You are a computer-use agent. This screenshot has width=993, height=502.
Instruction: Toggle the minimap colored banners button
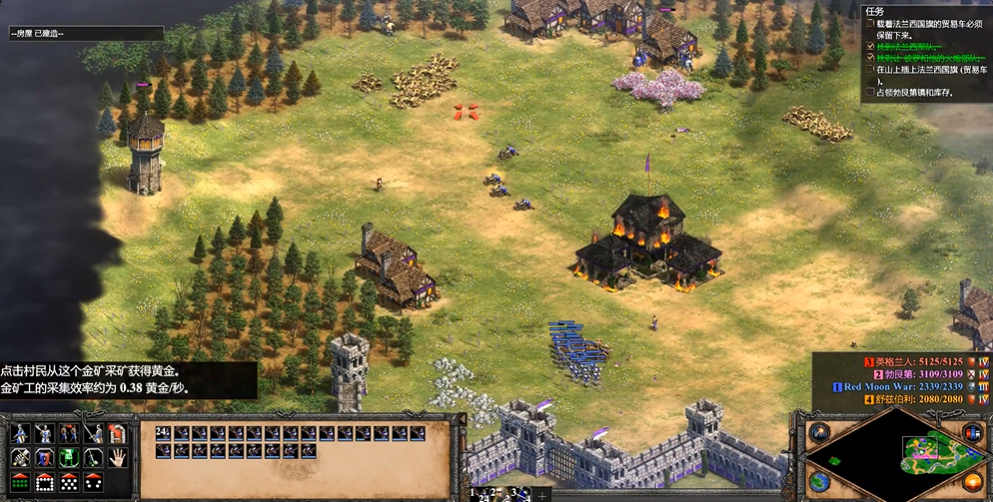click(x=971, y=433)
